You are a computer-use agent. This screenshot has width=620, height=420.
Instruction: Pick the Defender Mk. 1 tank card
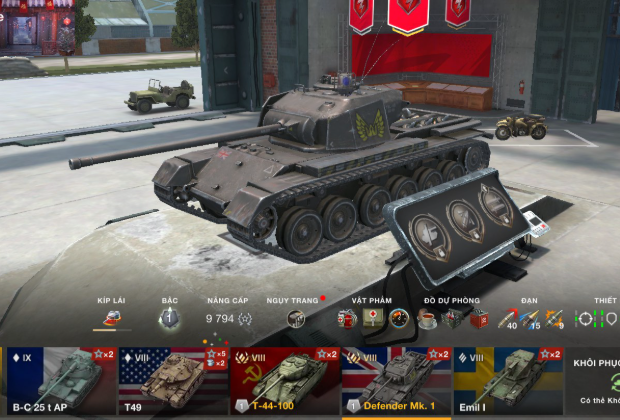click(396, 381)
